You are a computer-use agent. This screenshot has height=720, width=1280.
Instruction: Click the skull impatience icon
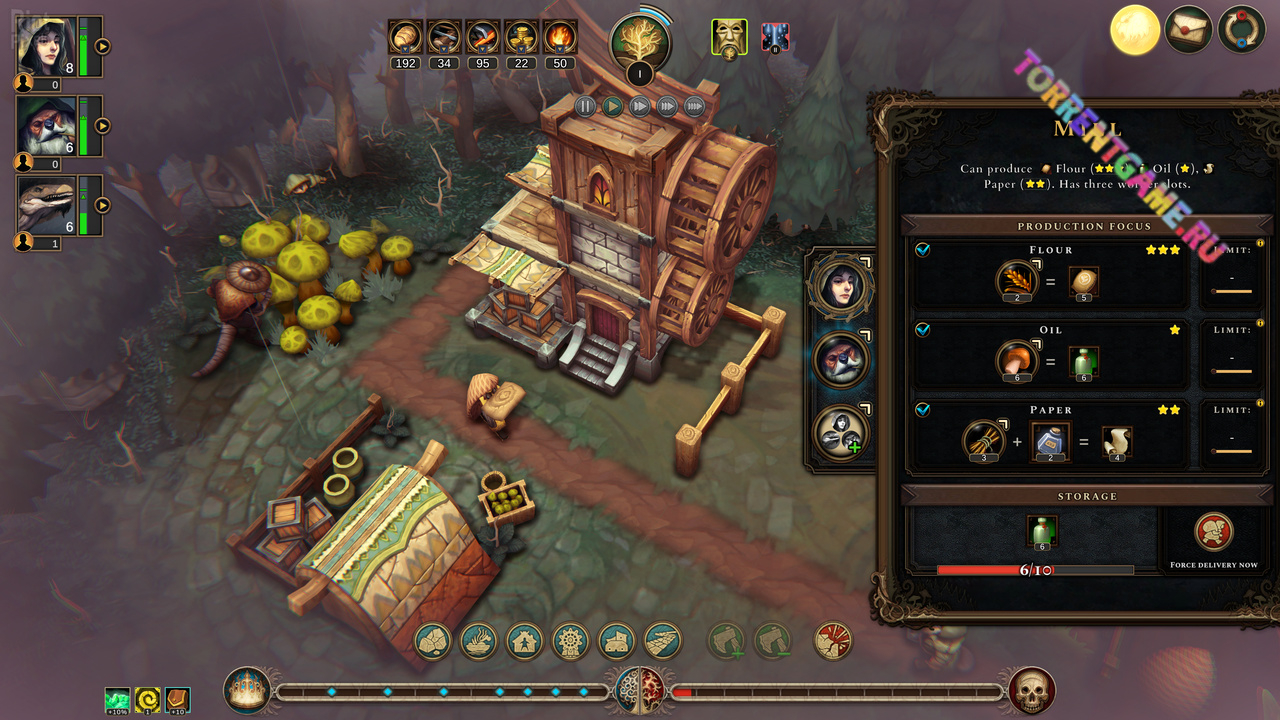1032,691
